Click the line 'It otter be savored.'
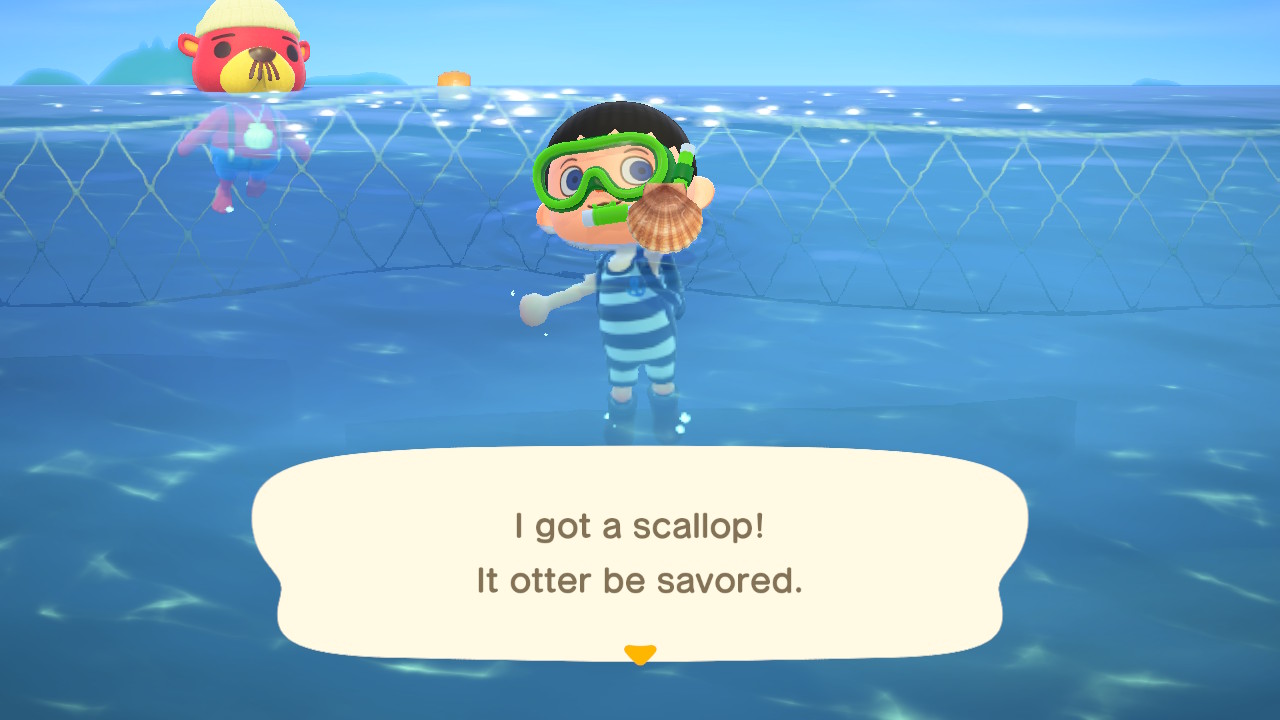1280x720 pixels. coord(640,580)
